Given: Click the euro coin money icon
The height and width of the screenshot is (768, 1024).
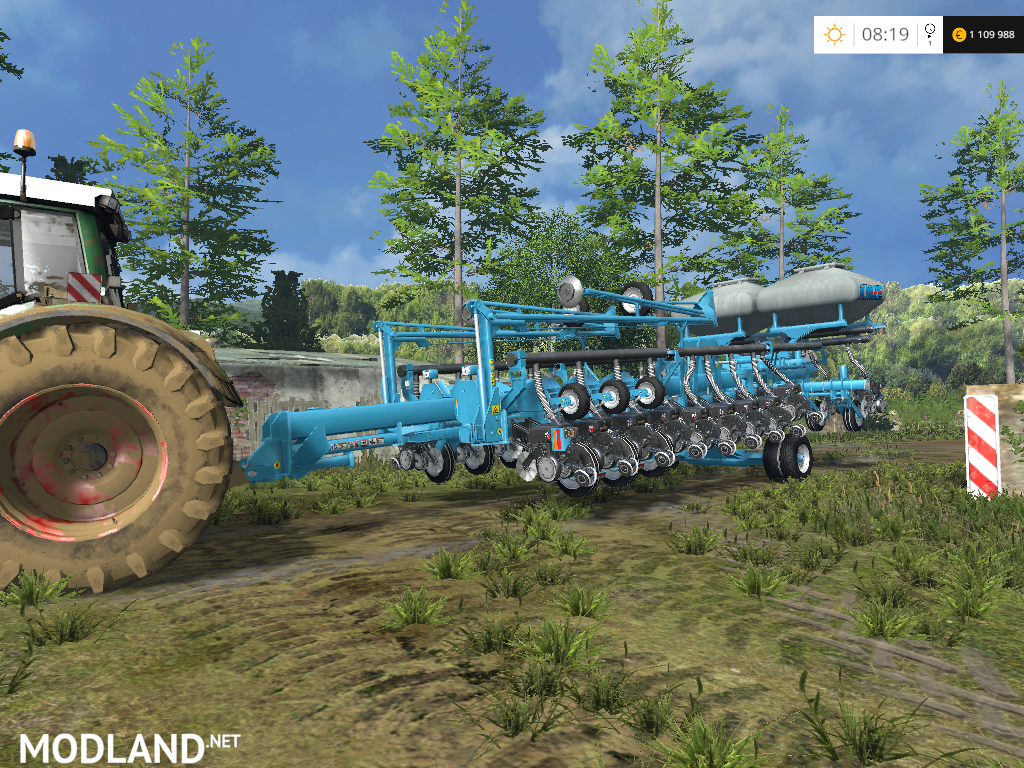Looking at the screenshot, I should [x=960, y=35].
